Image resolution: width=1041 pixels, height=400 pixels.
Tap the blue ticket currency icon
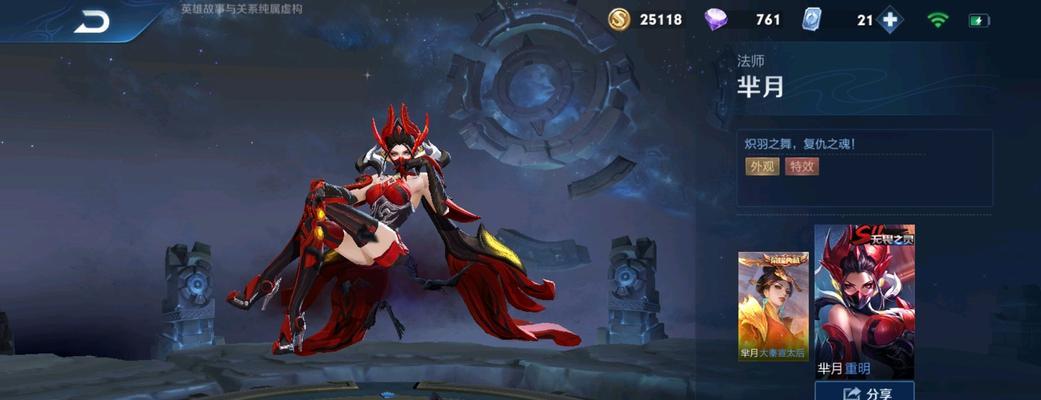tap(812, 20)
